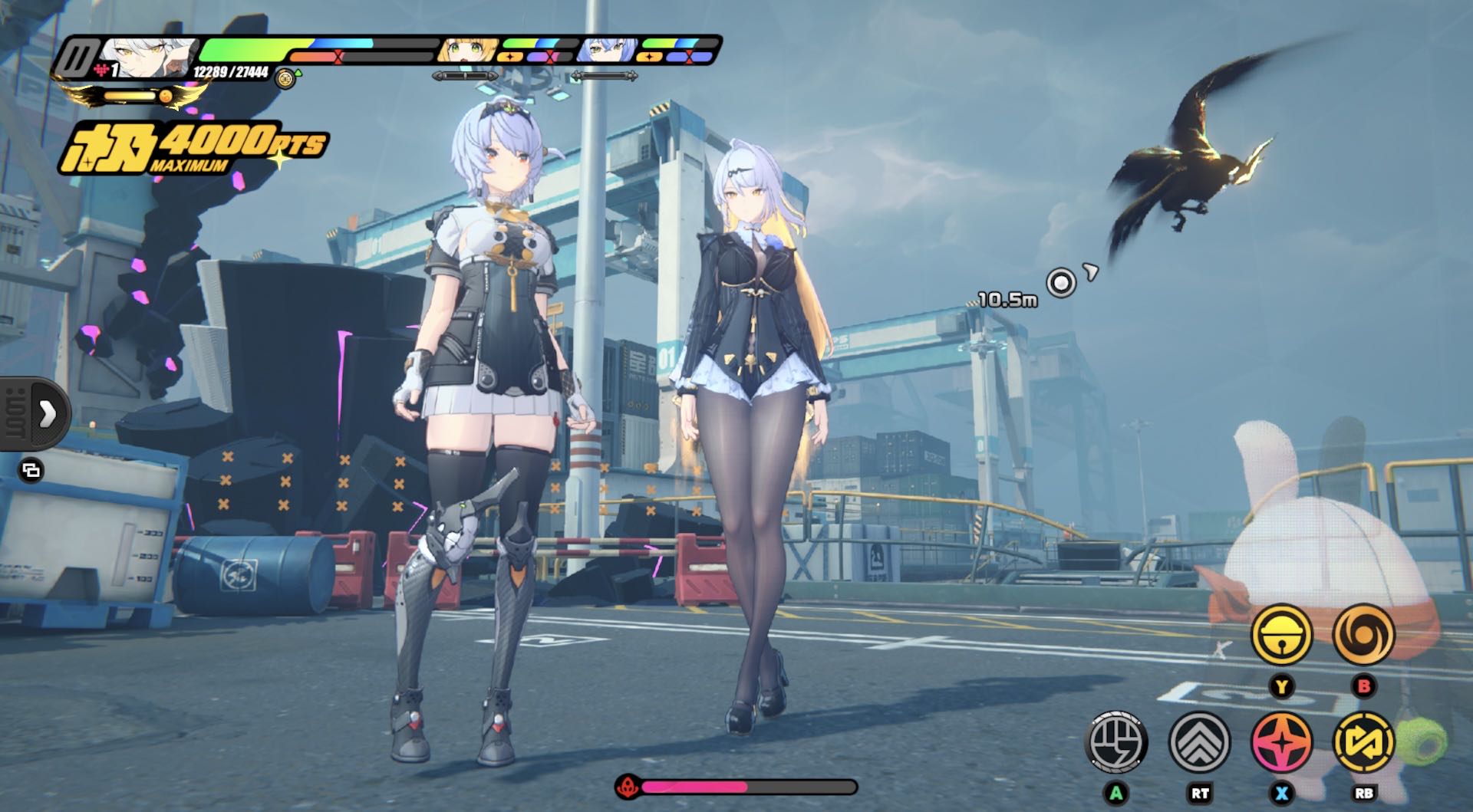The height and width of the screenshot is (812, 1473).
Task: Click the overlapping windows icon
Action: pyautogui.click(x=31, y=470)
